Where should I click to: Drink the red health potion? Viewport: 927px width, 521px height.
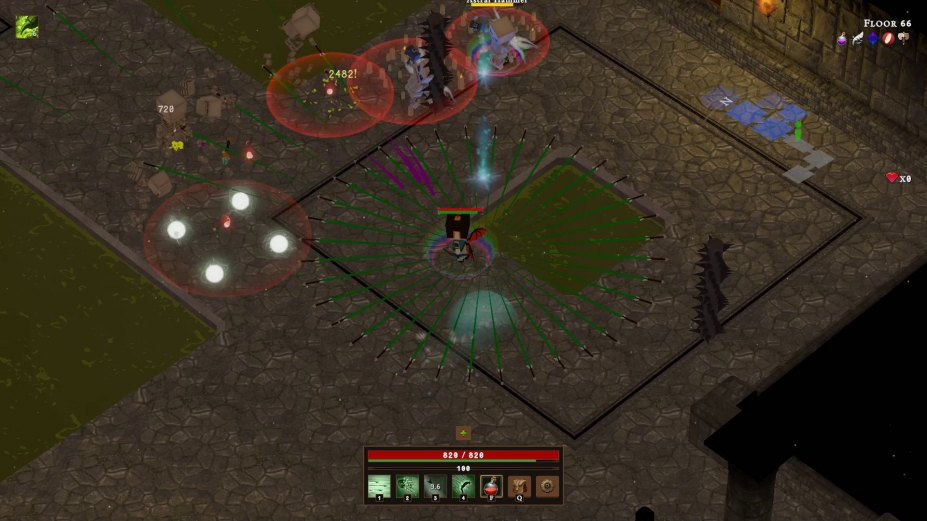491,487
